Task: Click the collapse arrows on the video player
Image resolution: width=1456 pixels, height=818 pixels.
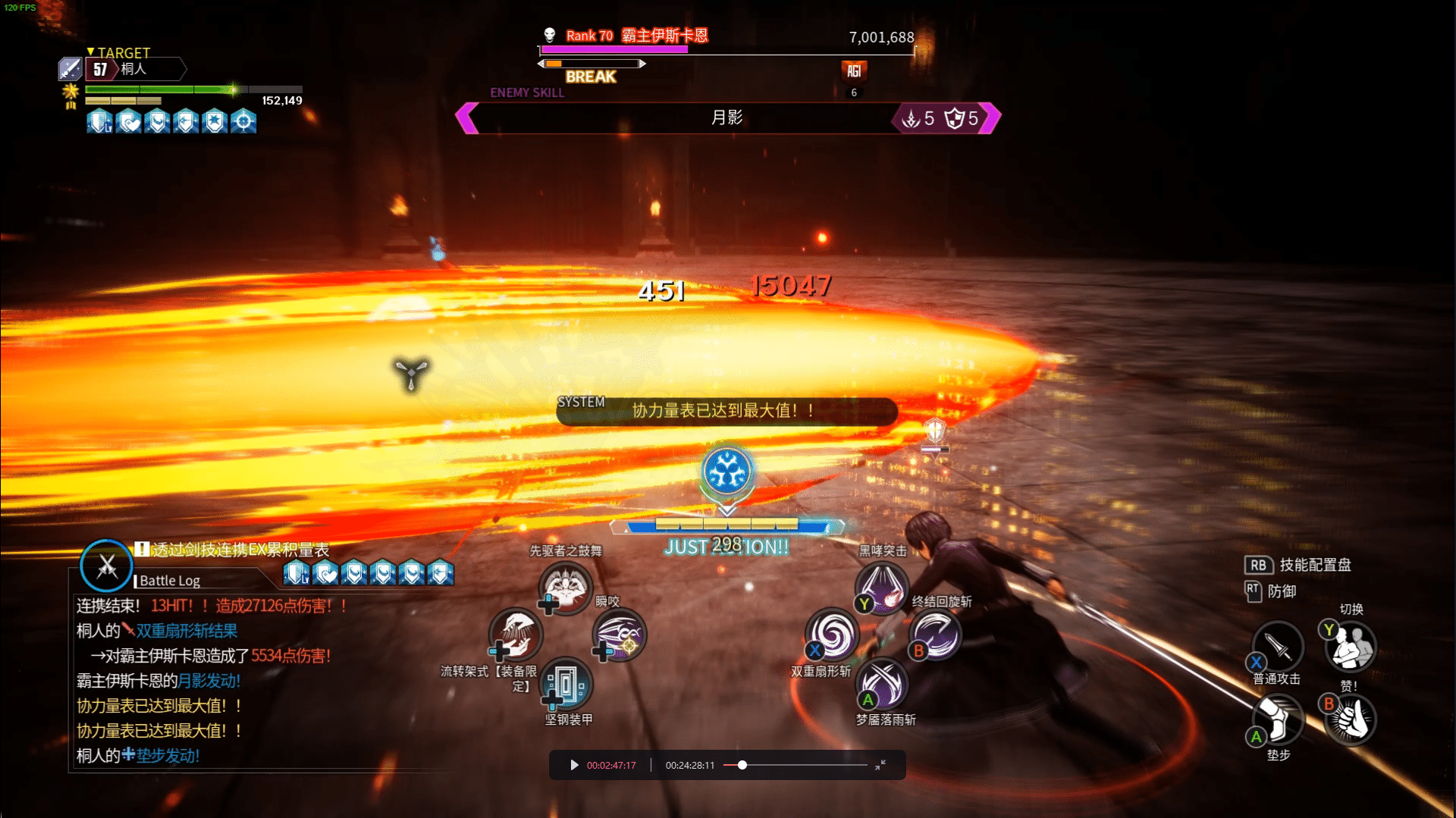Action: coord(880,765)
